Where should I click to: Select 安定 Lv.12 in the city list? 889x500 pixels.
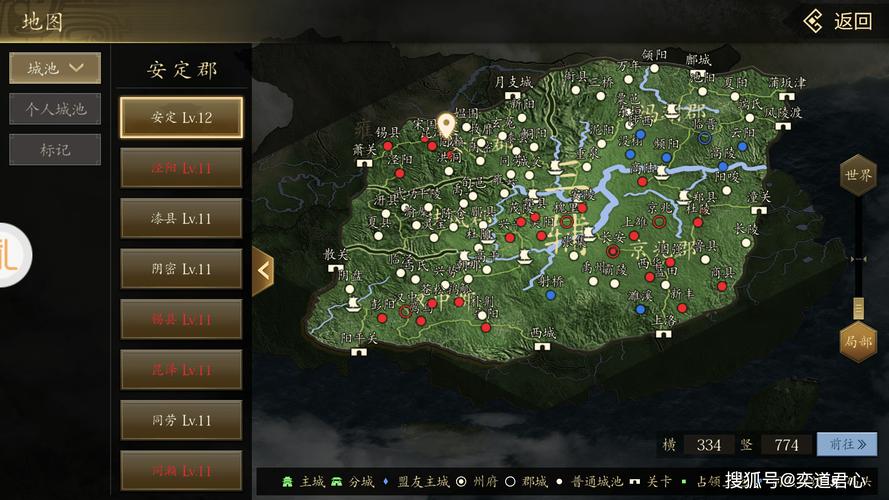pos(181,117)
